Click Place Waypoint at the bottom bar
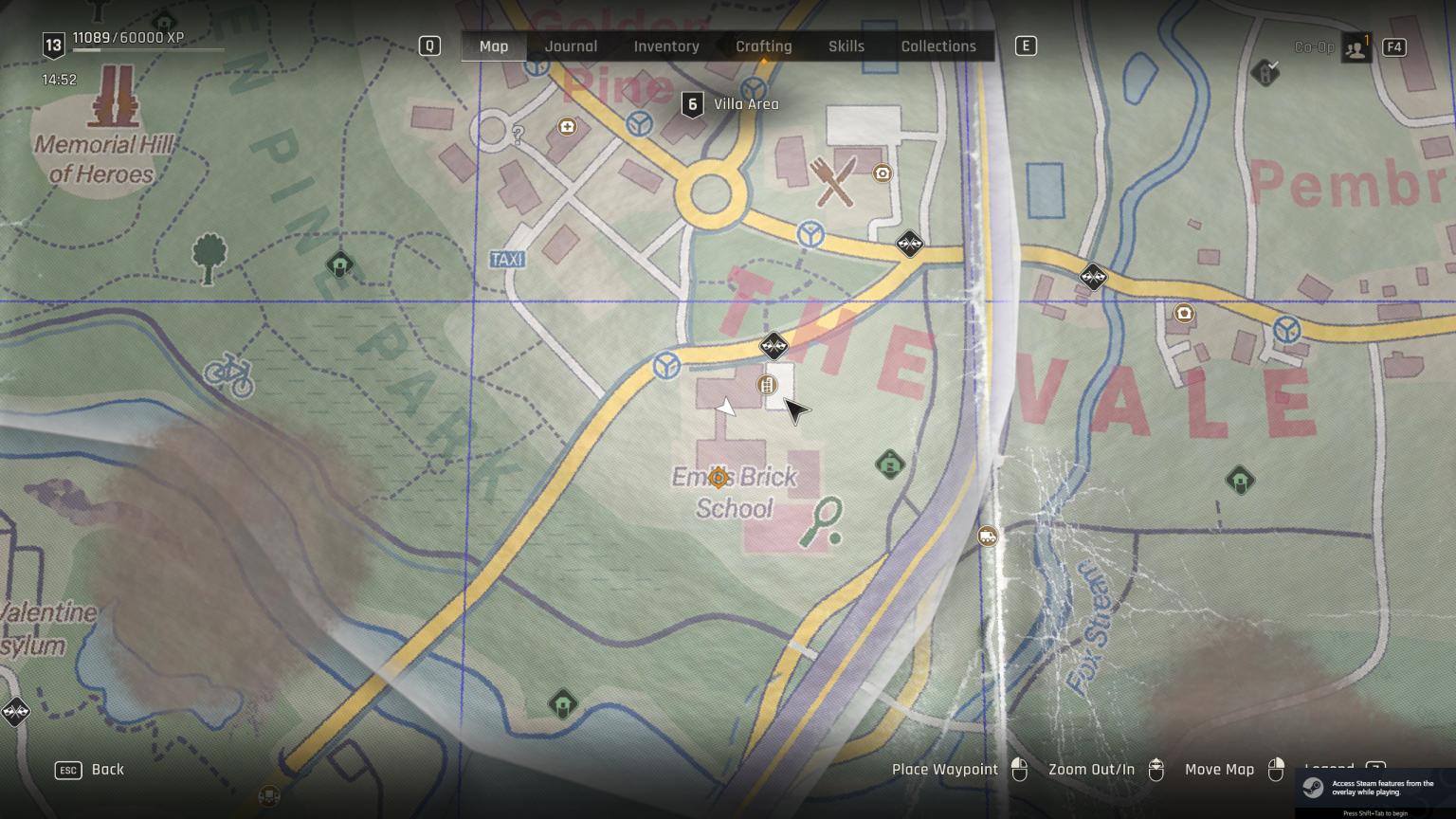 [945, 769]
